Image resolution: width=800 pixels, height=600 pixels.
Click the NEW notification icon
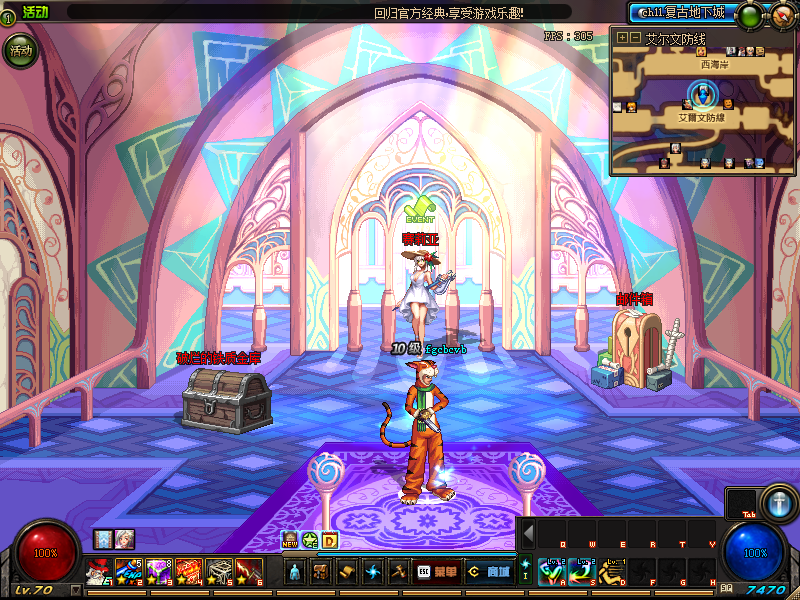[x=290, y=540]
